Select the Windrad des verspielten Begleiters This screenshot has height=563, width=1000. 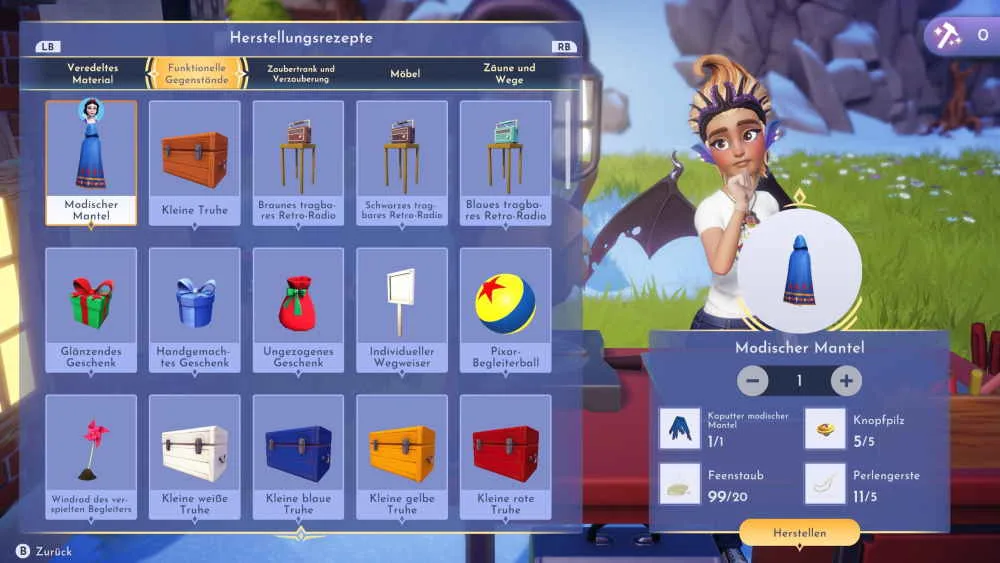point(91,456)
